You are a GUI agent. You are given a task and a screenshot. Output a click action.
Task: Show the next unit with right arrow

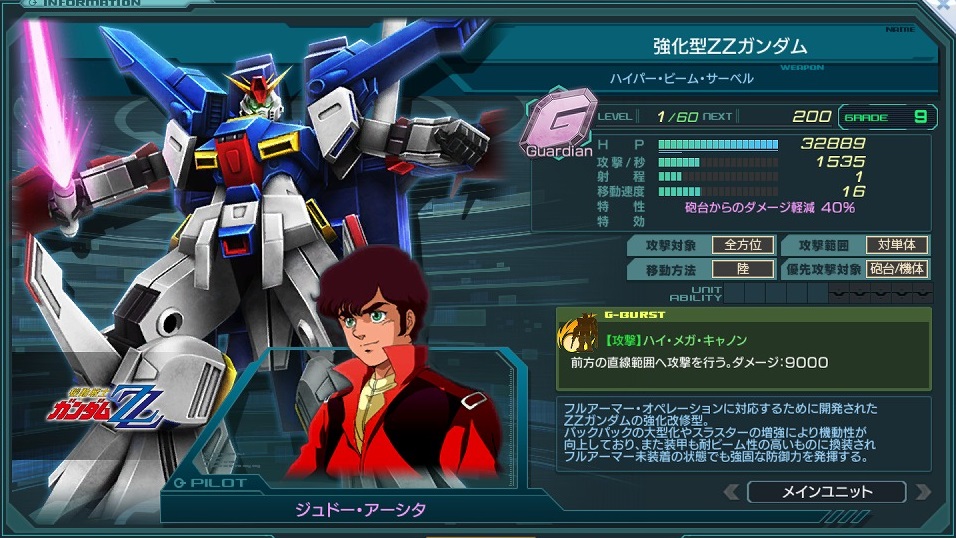[x=922, y=492]
